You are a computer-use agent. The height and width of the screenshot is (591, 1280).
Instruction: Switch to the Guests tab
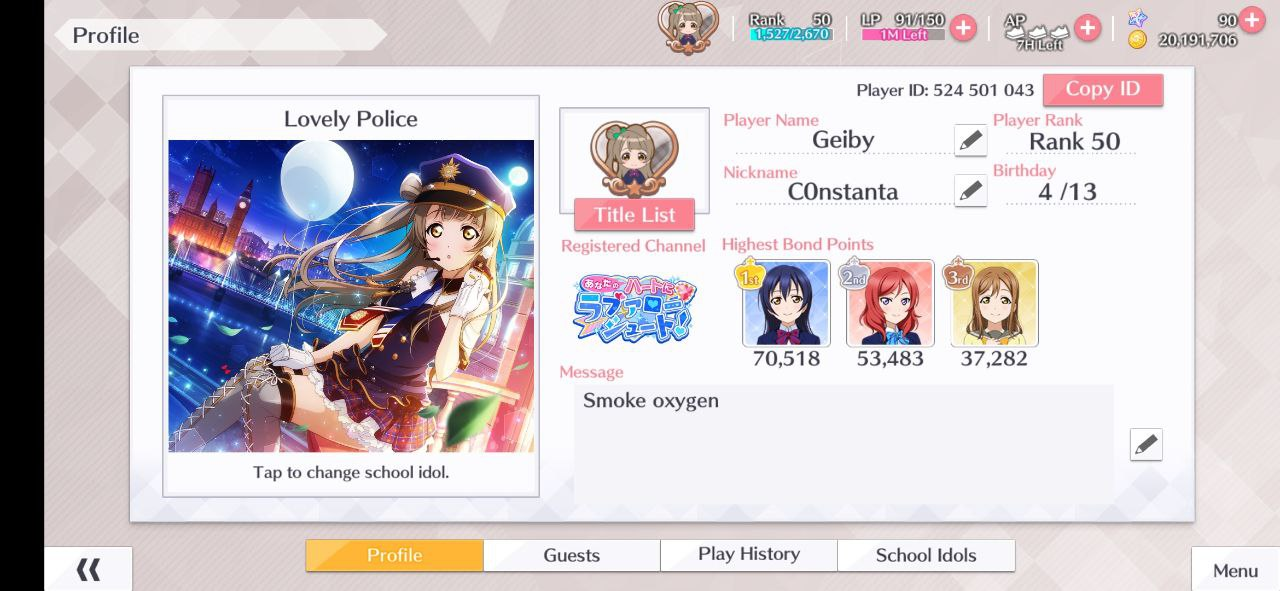(571, 555)
